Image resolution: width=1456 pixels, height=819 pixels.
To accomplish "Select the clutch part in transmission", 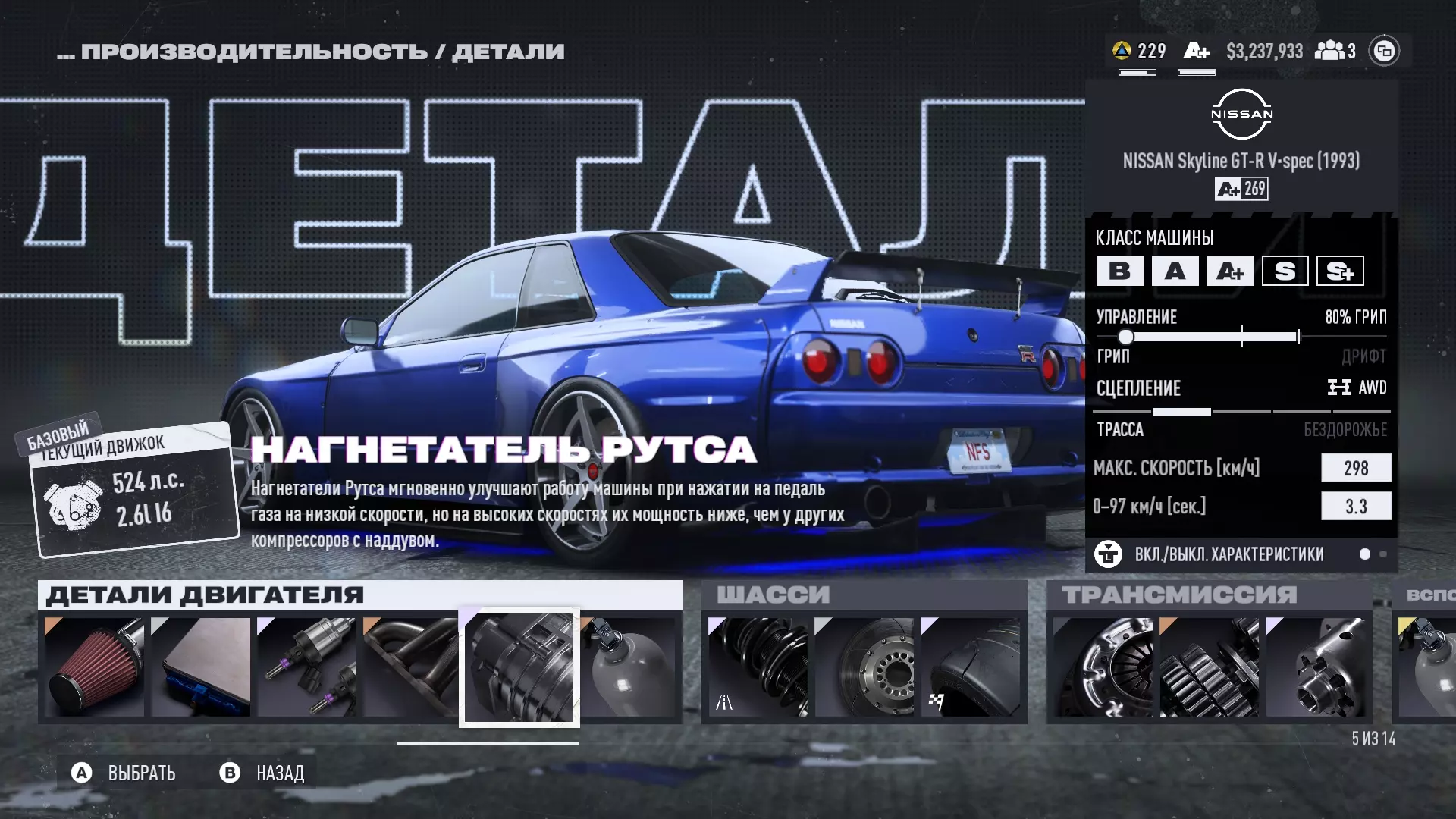I will [x=1103, y=667].
